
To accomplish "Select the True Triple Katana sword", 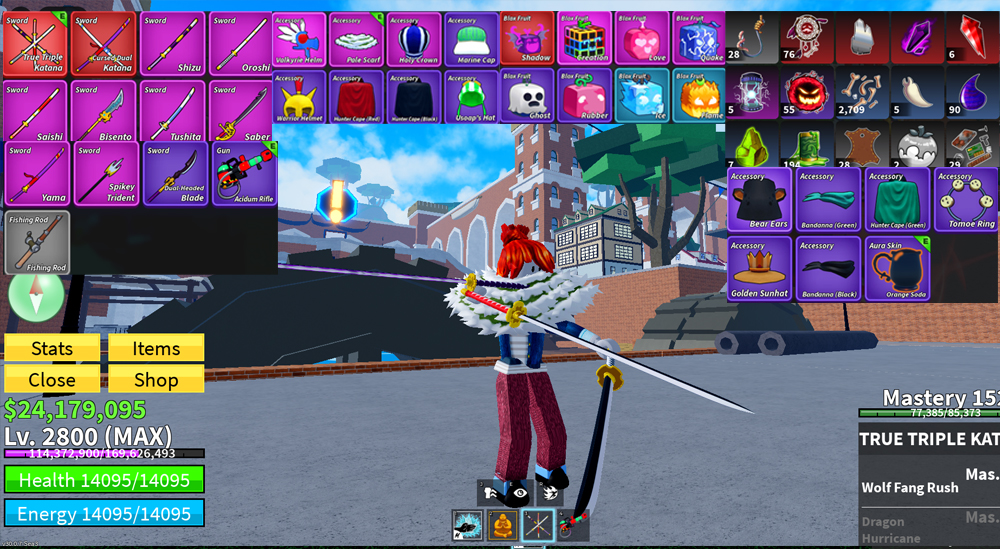I will click(35, 42).
